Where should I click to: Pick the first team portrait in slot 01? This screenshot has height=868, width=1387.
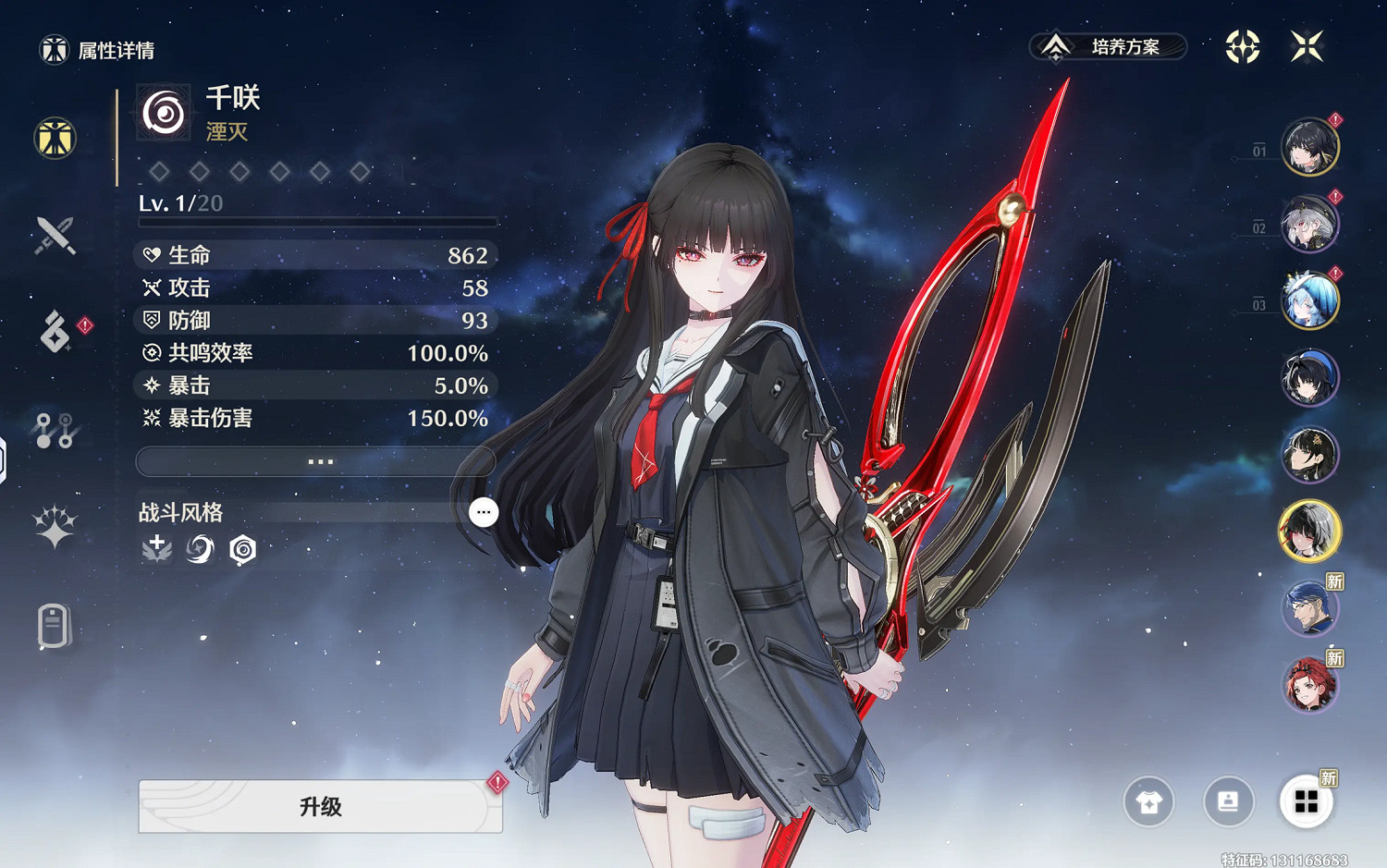[1309, 147]
